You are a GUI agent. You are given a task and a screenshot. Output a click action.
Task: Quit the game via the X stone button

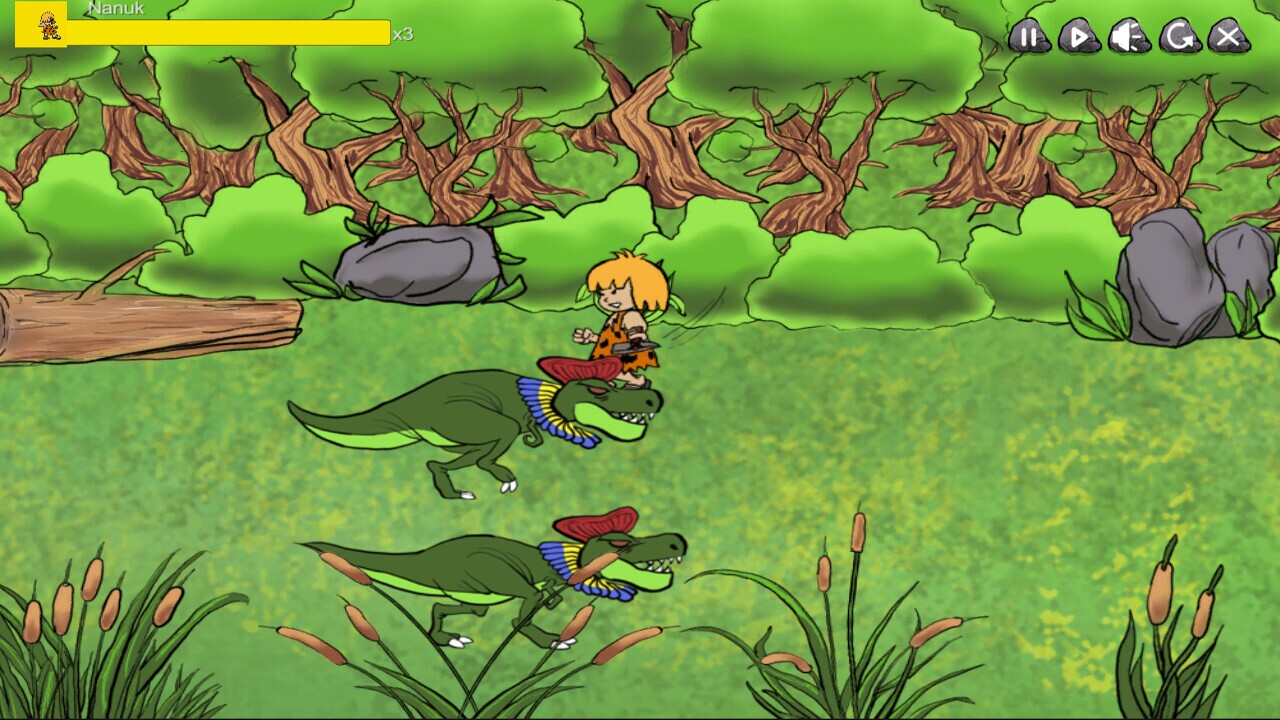click(x=1226, y=39)
